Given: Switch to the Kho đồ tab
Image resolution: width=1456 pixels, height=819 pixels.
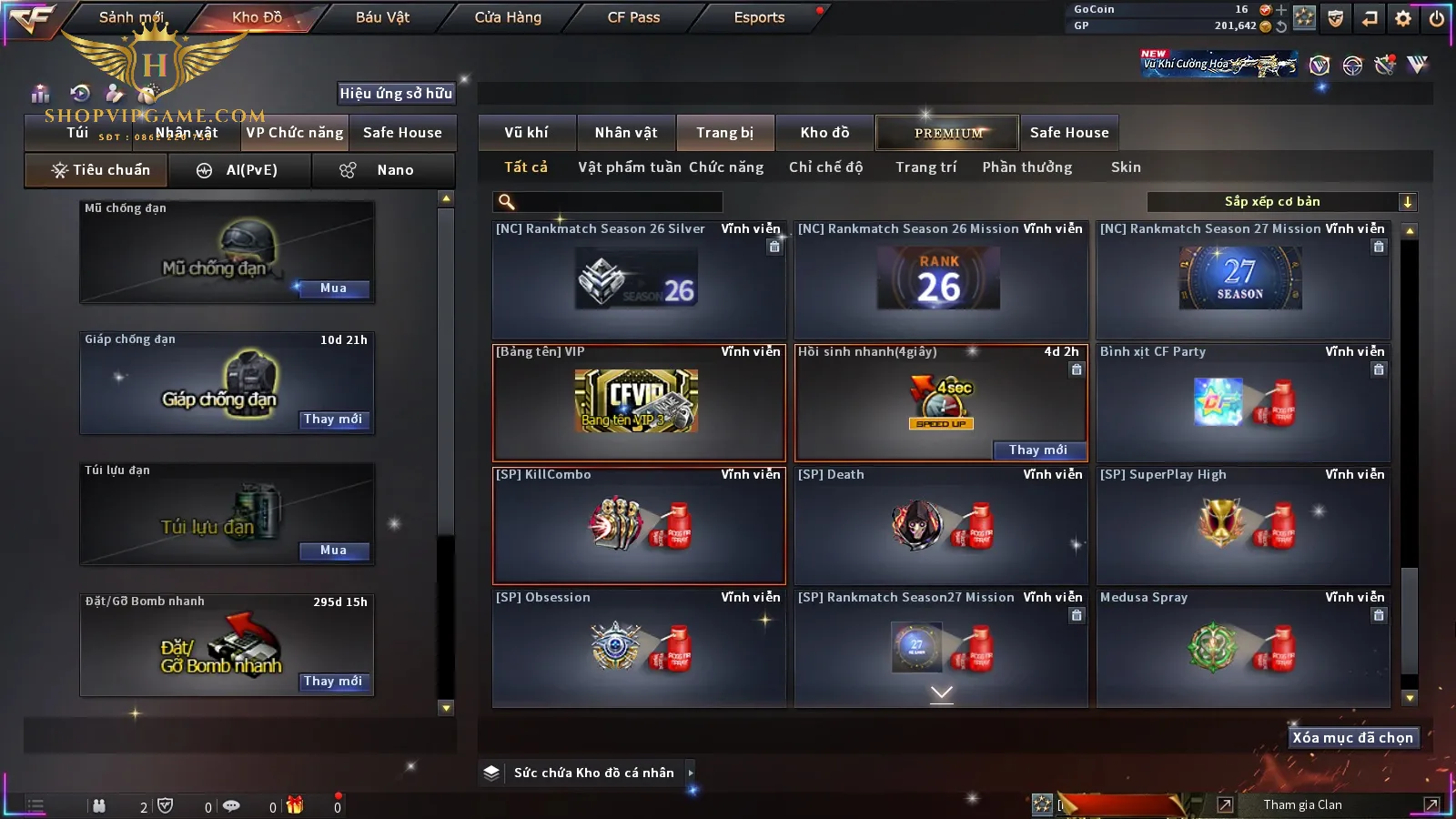Looking at the screenshot, I should pos(824,133).
